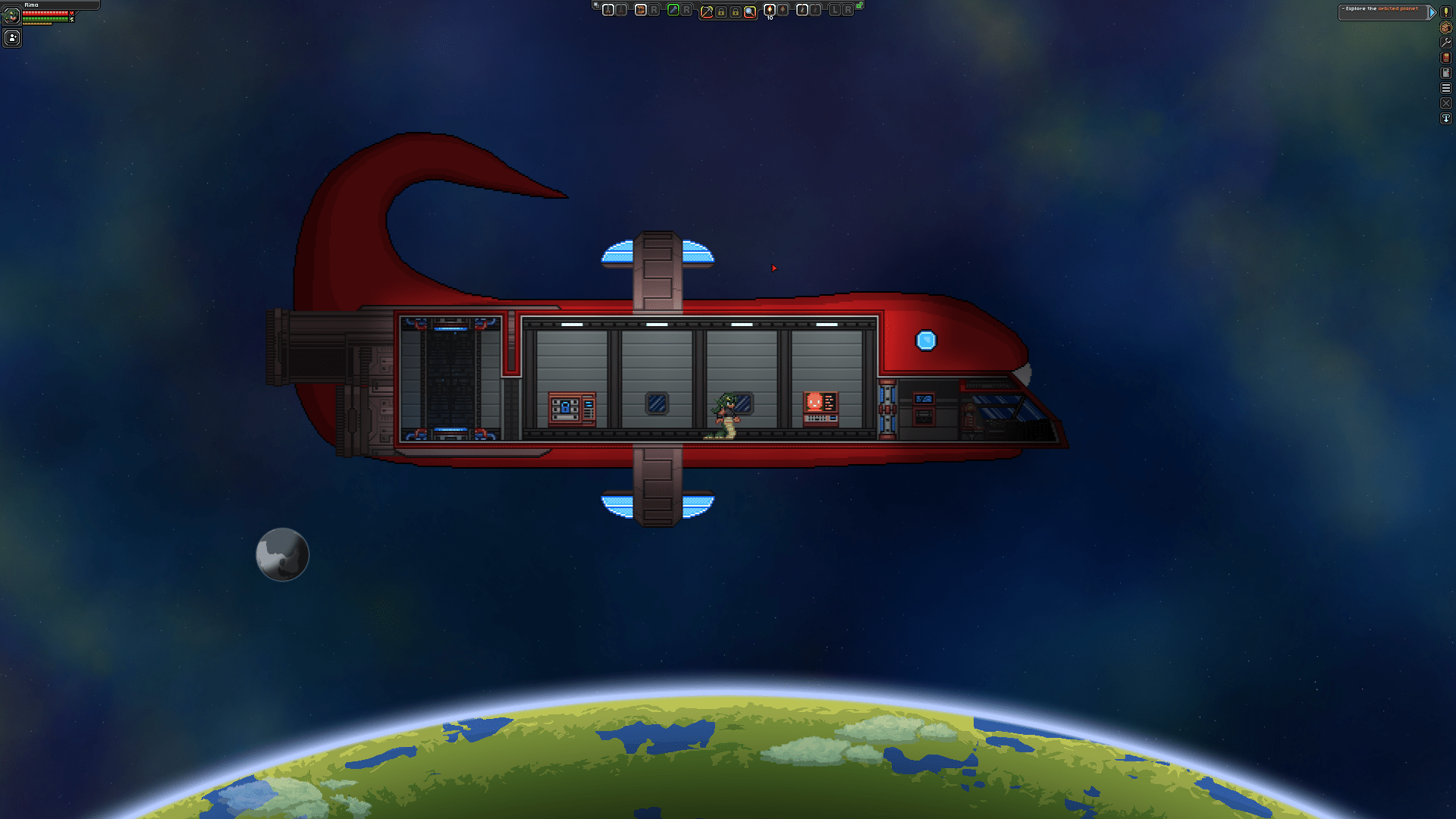The image size is (1456, 819).
Task: Swap hotbar using the overlapping squares icon
Action: click(x=596, y=6)
